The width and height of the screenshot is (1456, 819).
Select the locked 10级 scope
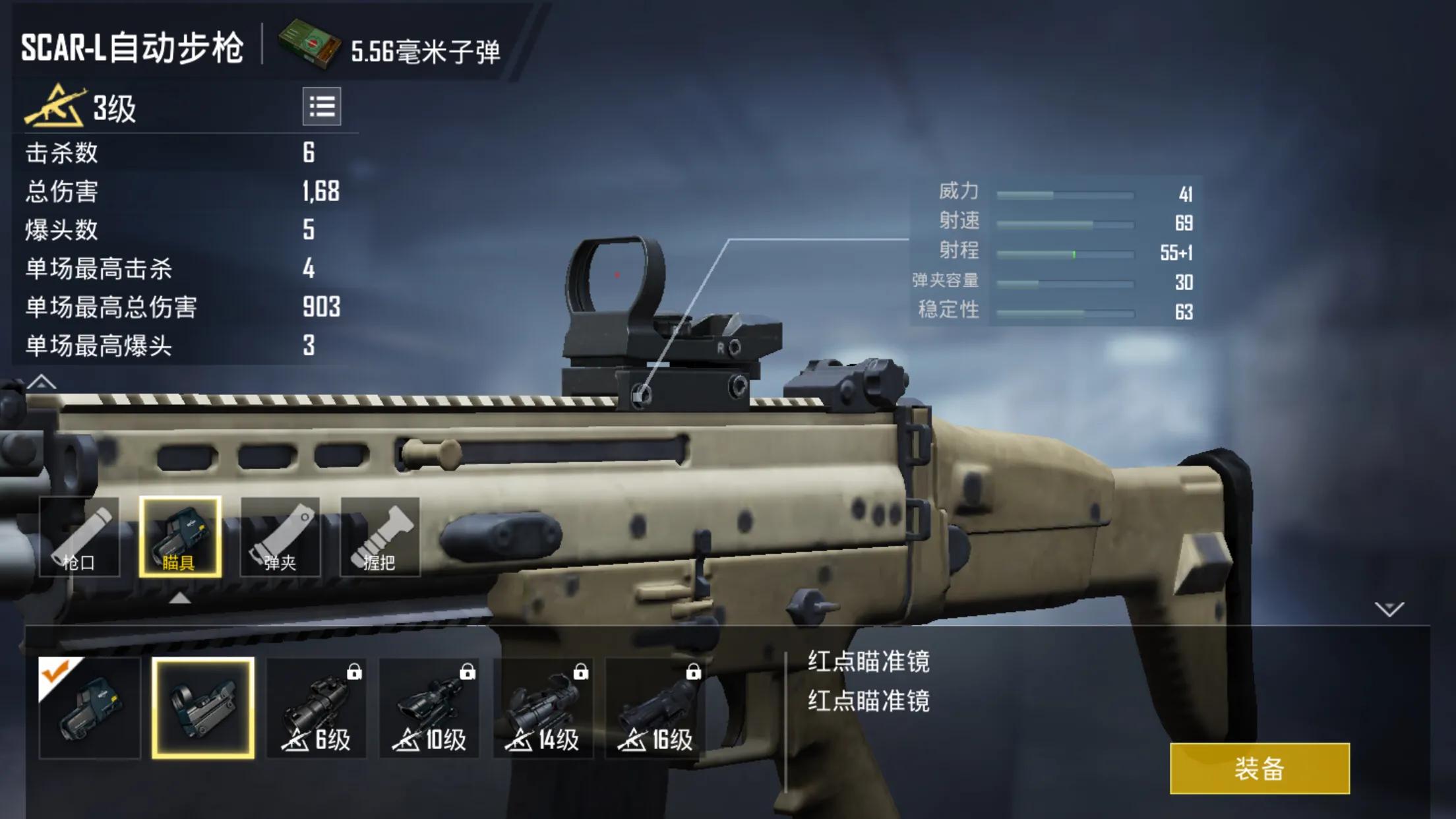[429, 708]
